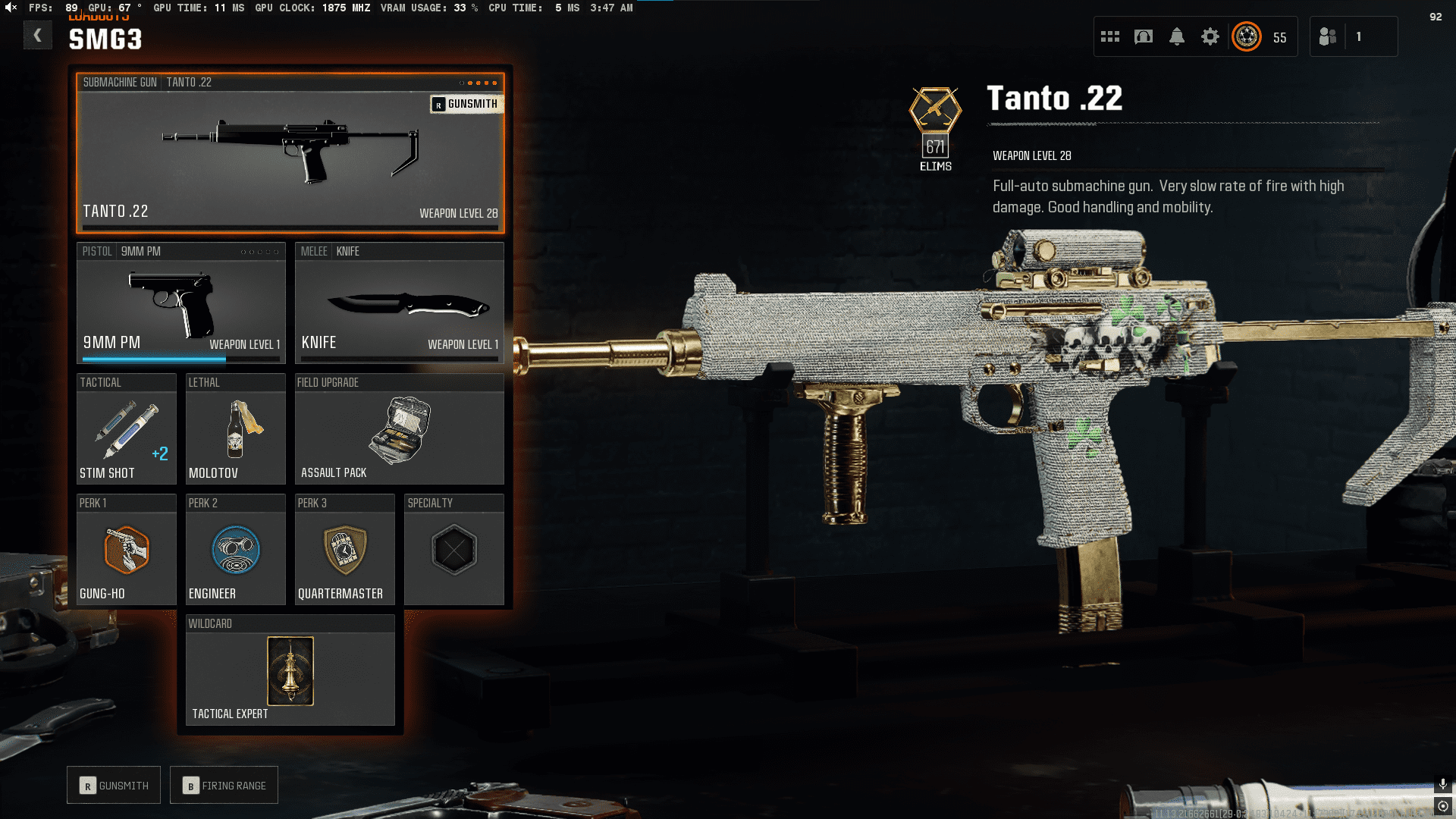Open the grid menu icon

pos(1110,36)
